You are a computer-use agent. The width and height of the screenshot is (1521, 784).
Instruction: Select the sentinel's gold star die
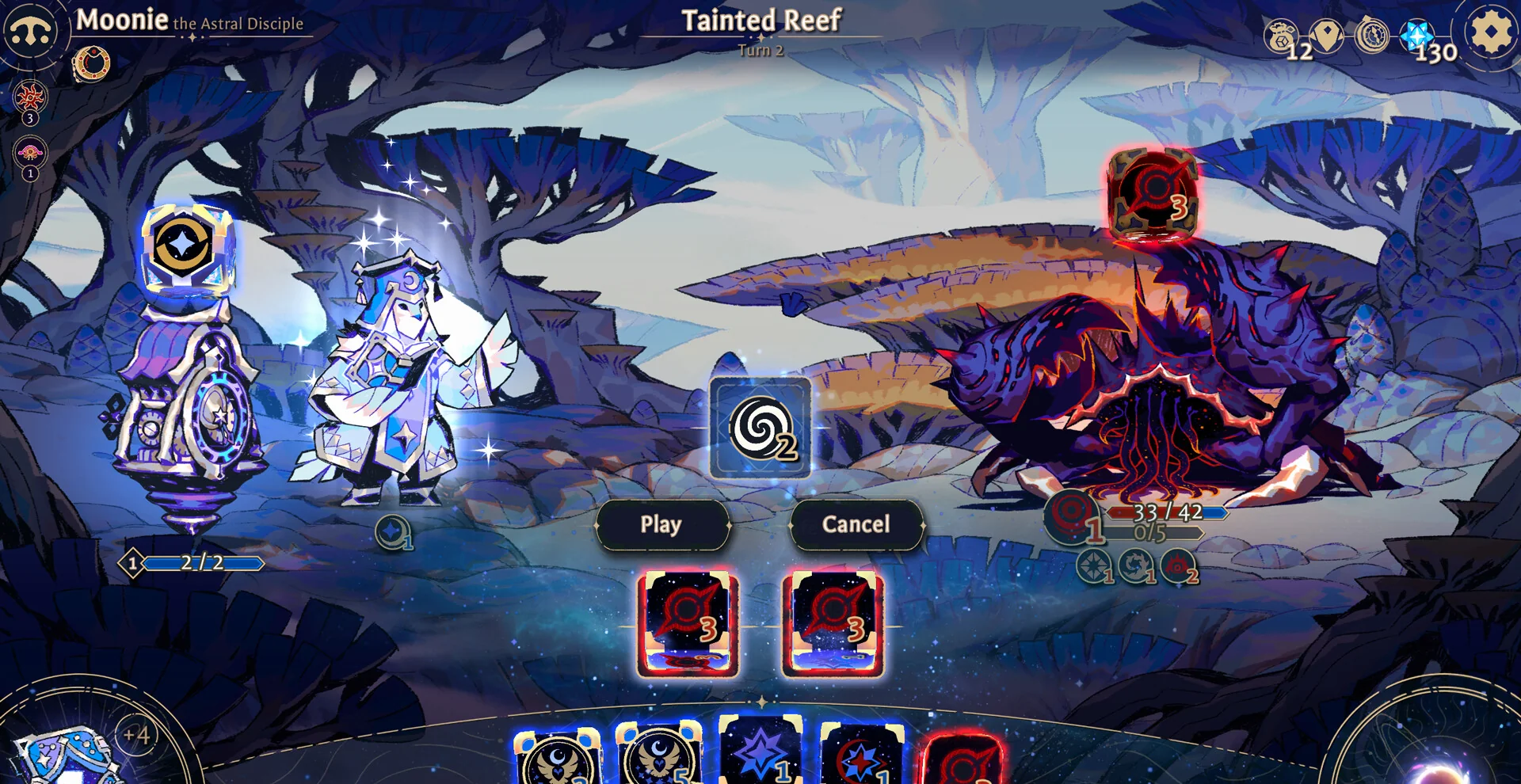(x=185, y=249)
